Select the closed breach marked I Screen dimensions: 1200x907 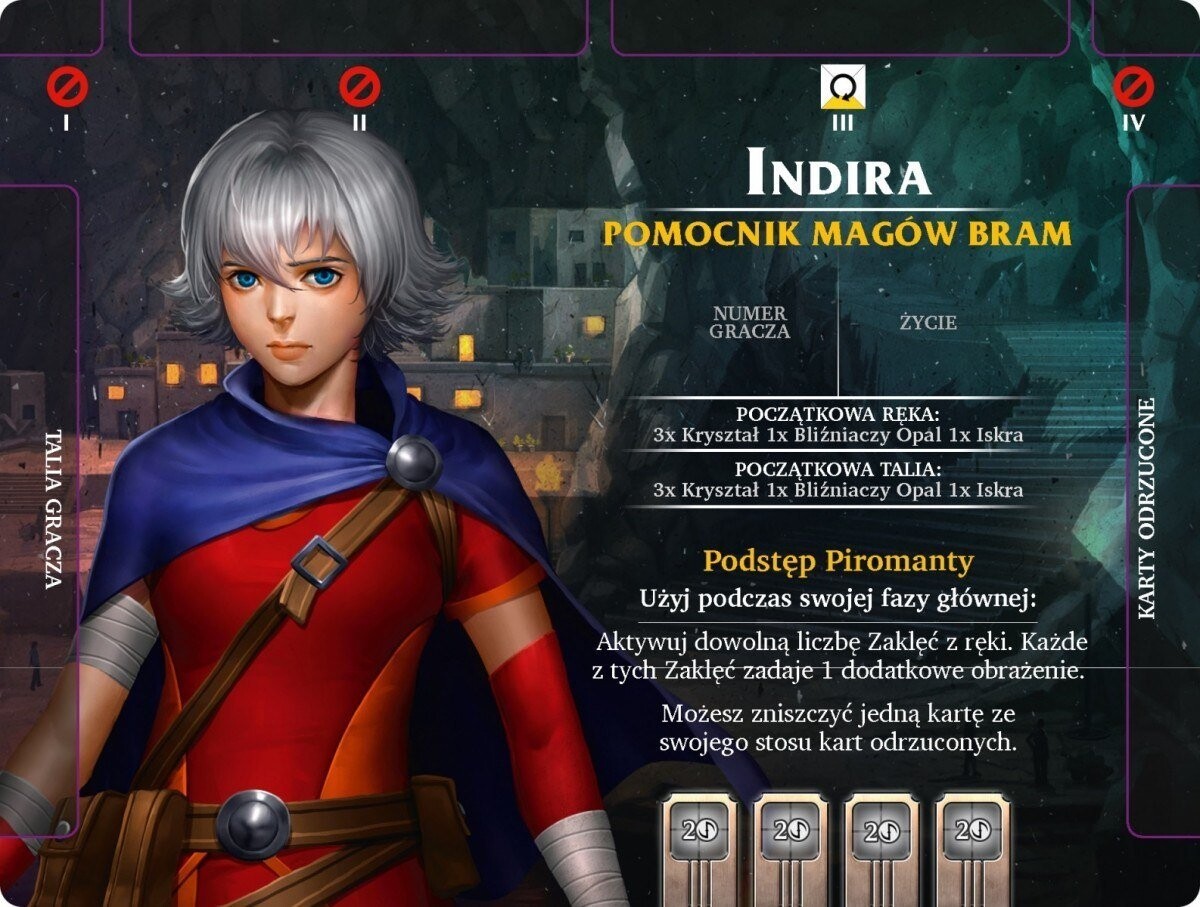point(67,88)
